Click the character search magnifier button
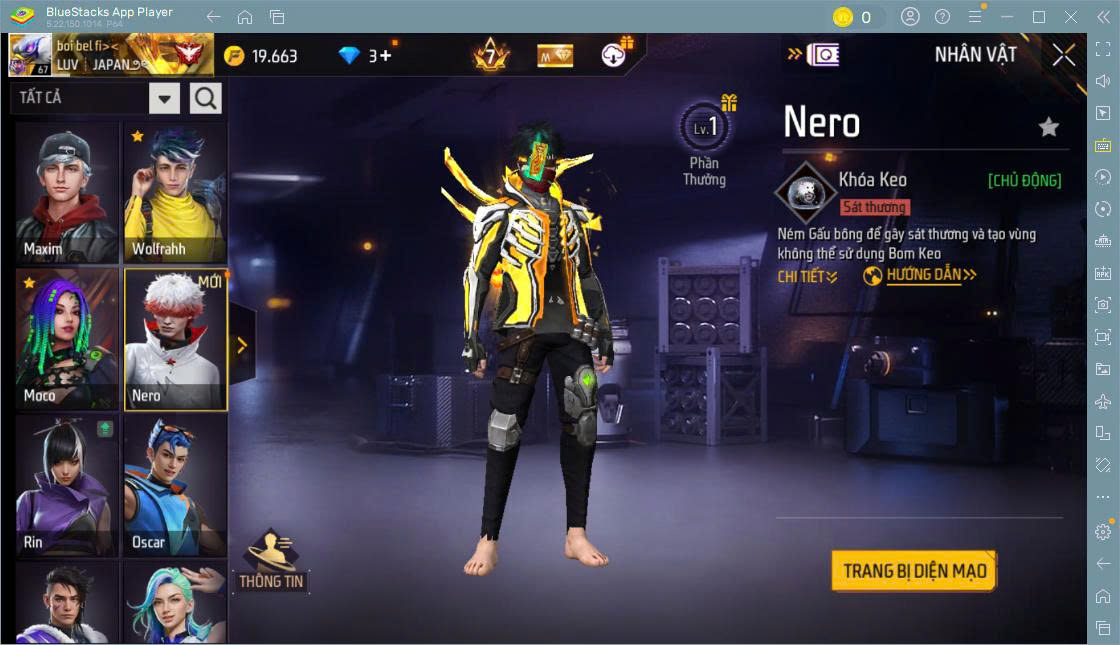1120x645 pixels. 206,98
